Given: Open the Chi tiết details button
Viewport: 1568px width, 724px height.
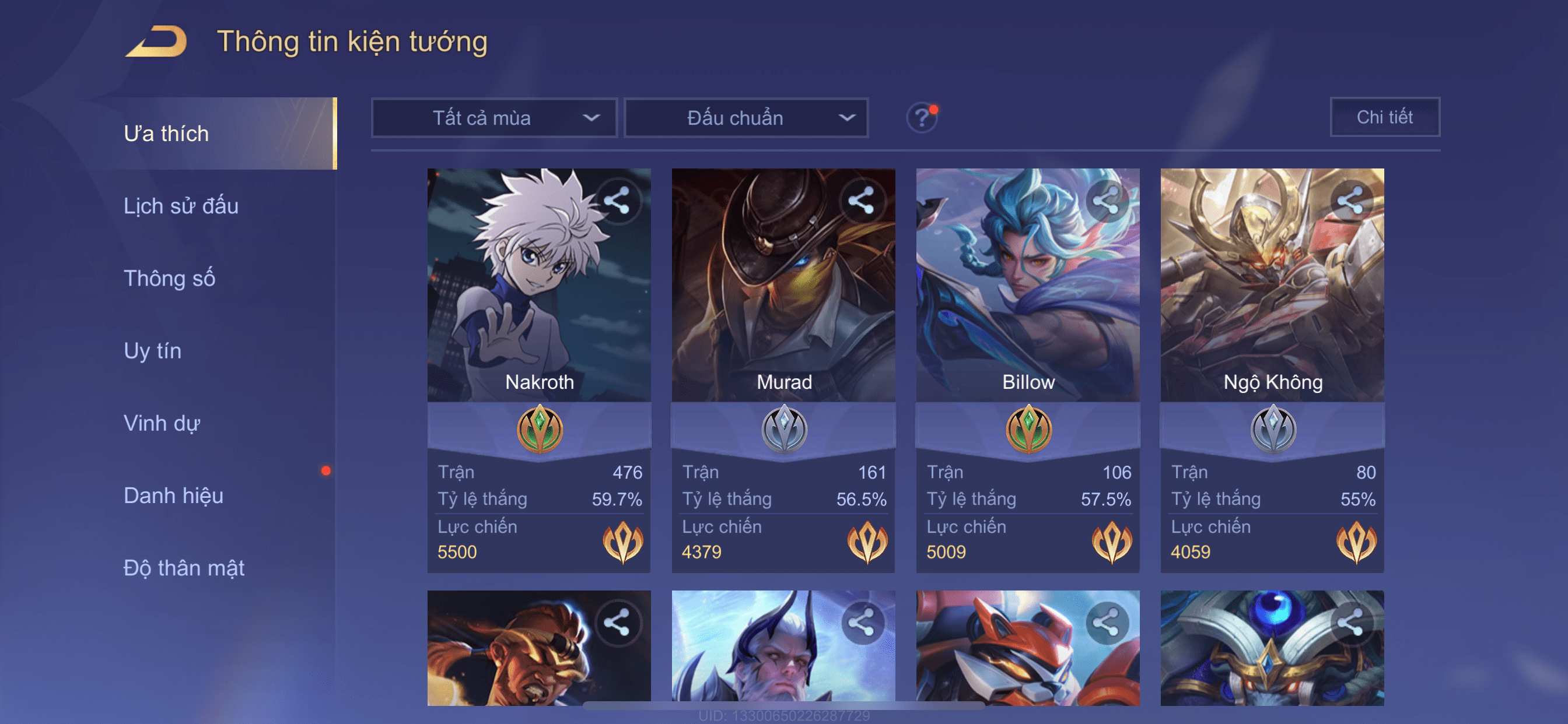Looking at the screenshot, I should pos(1384,117).
